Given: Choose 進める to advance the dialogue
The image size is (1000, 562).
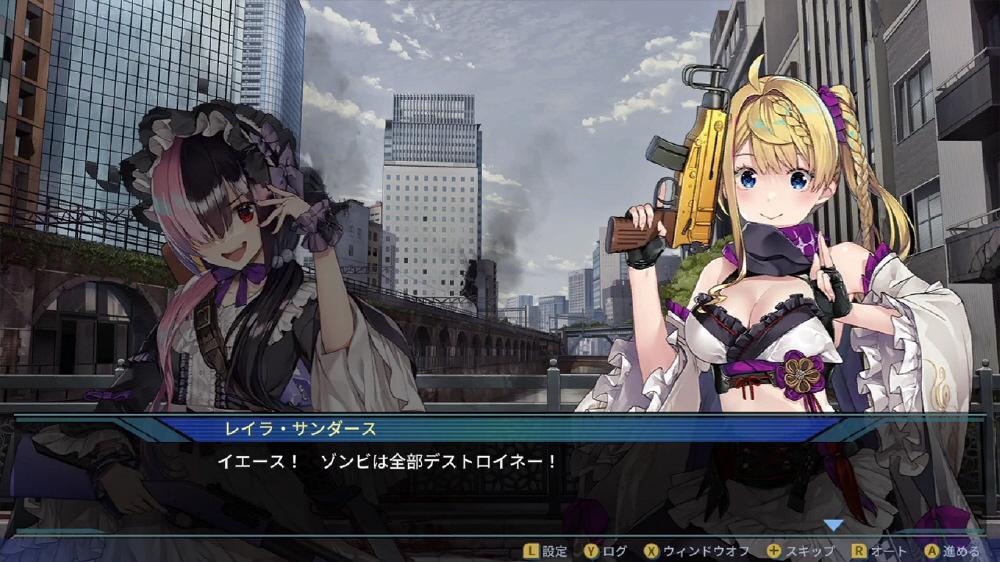Looking at the screenshot, I should point(953,551).
